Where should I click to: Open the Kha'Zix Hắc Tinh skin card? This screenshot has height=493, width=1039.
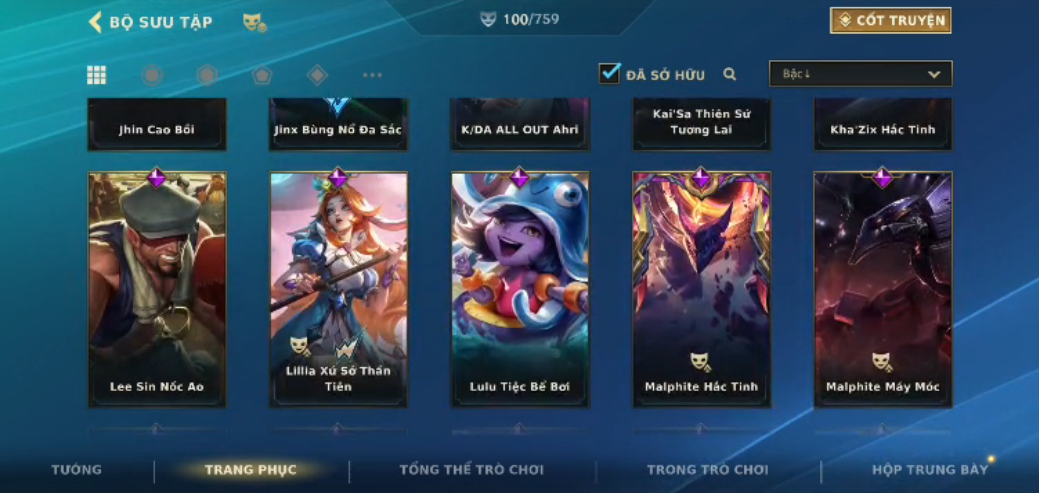pos(882,125)
